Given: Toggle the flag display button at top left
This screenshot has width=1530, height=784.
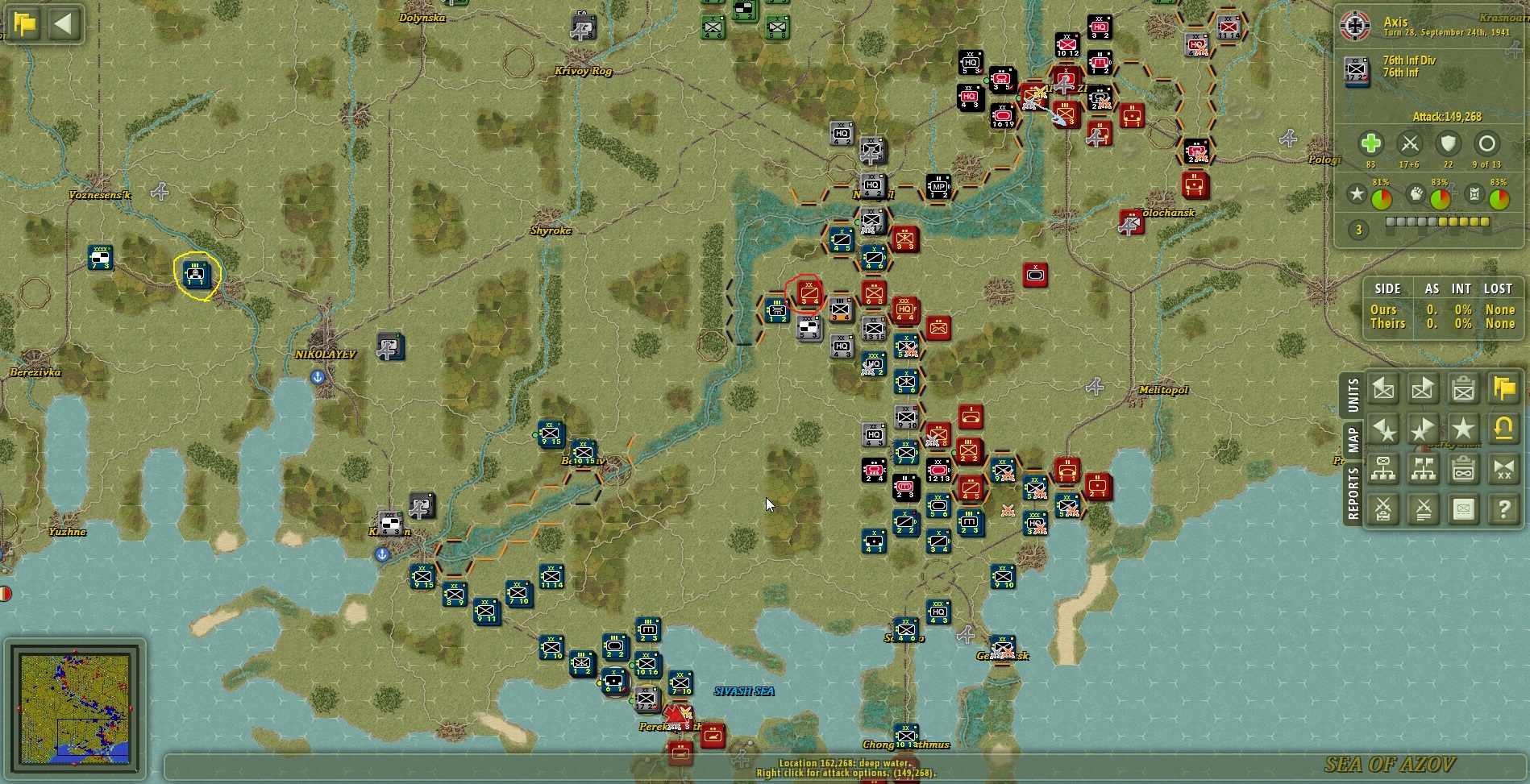Looking at the screenshot, I should coord(25,24).
